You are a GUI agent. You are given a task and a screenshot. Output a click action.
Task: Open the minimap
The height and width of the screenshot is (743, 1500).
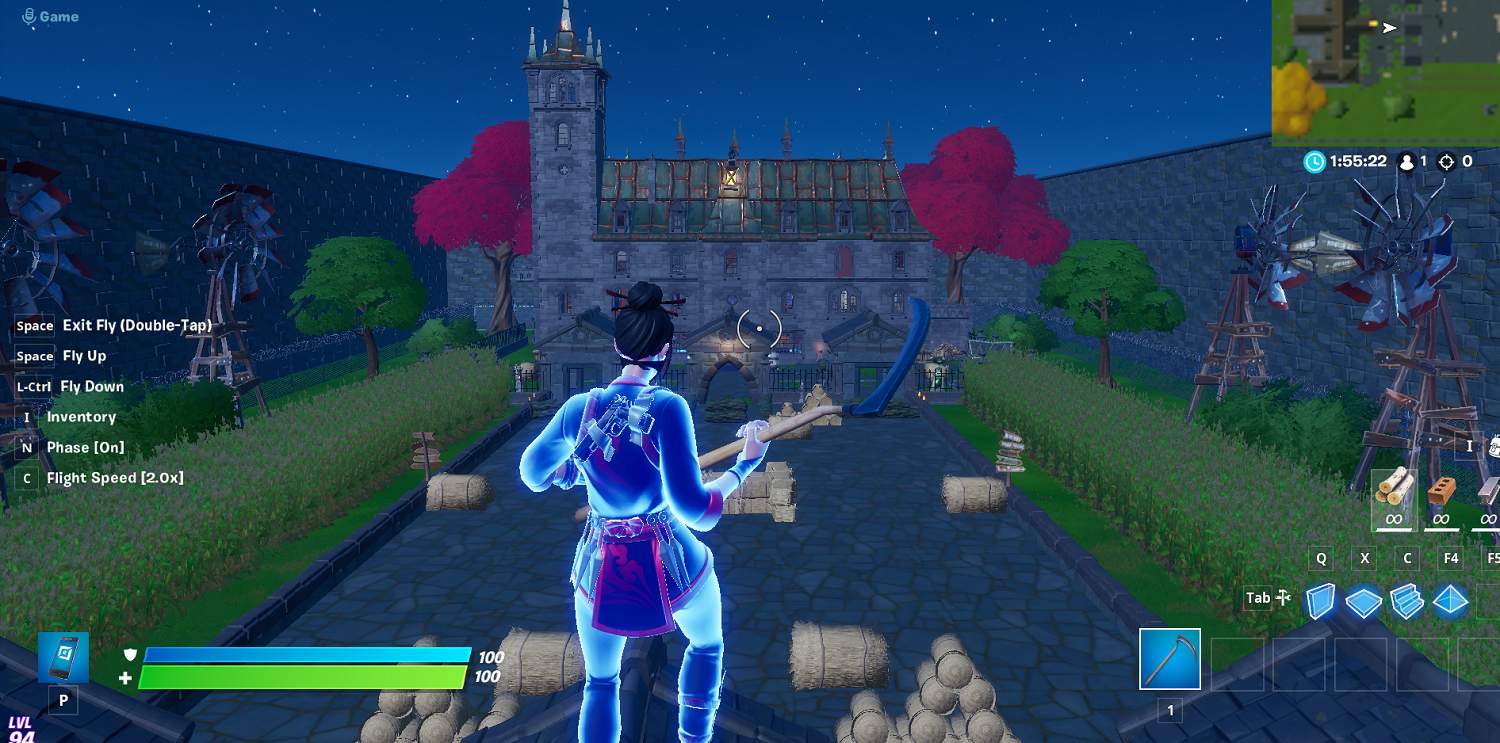[1385, 72]
